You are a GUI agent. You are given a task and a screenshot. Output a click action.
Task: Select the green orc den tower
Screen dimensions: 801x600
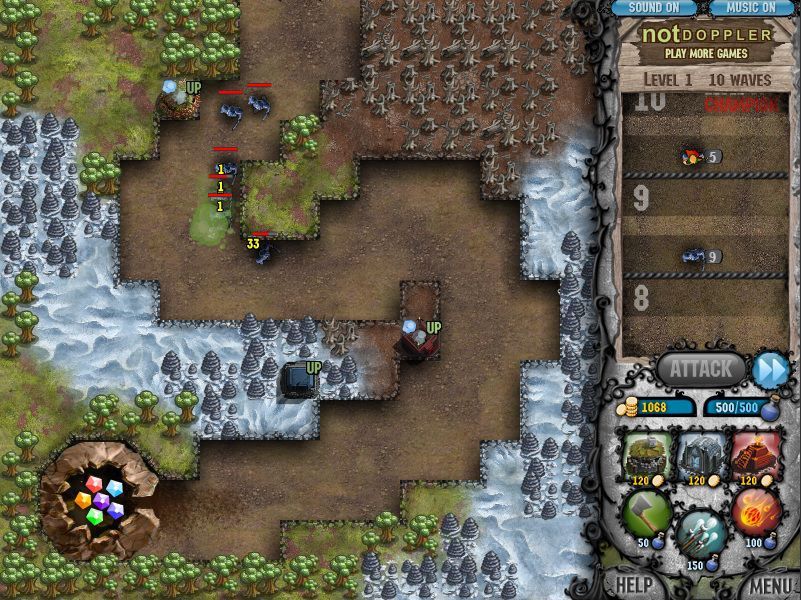click(646, 455)
